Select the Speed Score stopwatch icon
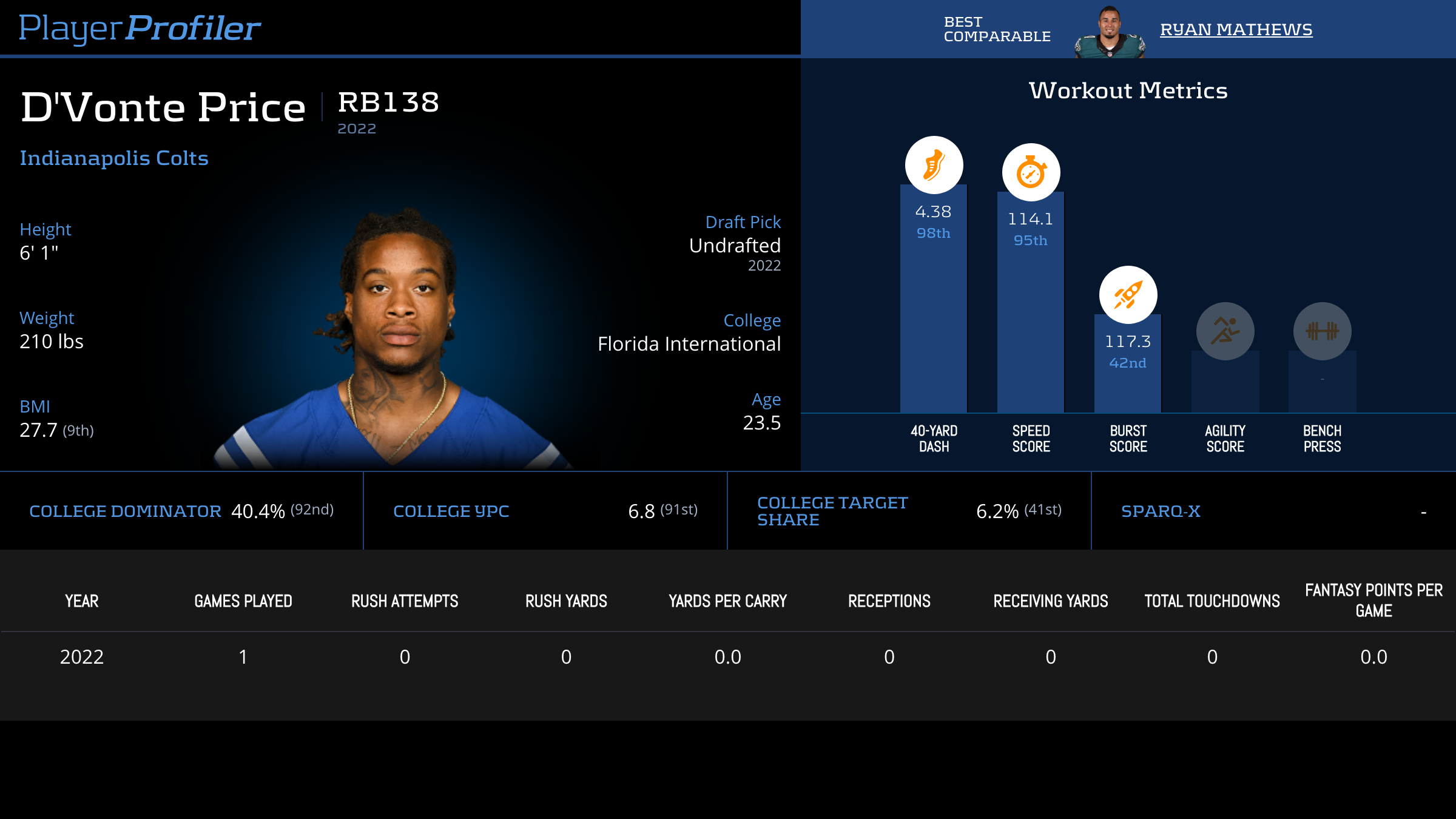 [1031, 172]
